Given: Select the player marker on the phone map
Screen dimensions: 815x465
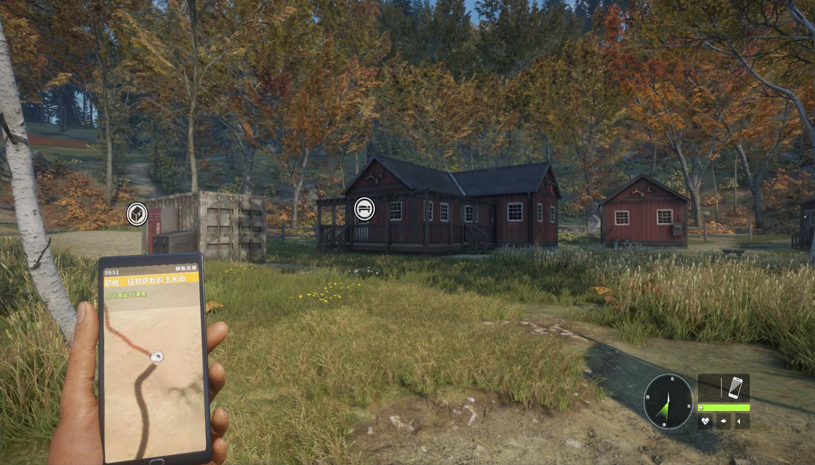Looking at the screenshot, I should 156,355.
